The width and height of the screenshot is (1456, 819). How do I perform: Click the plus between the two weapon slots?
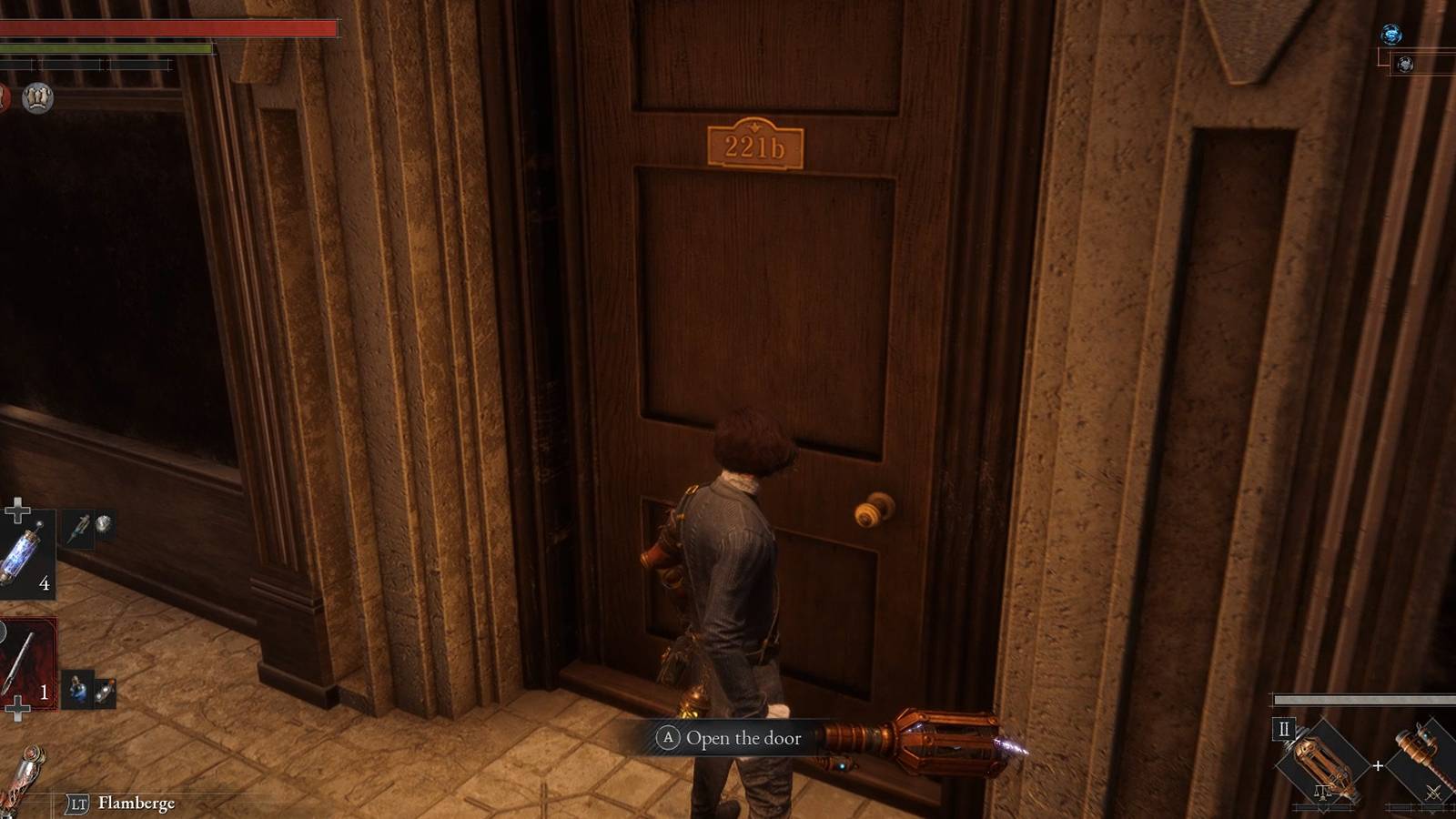(x=1378, y=764)
